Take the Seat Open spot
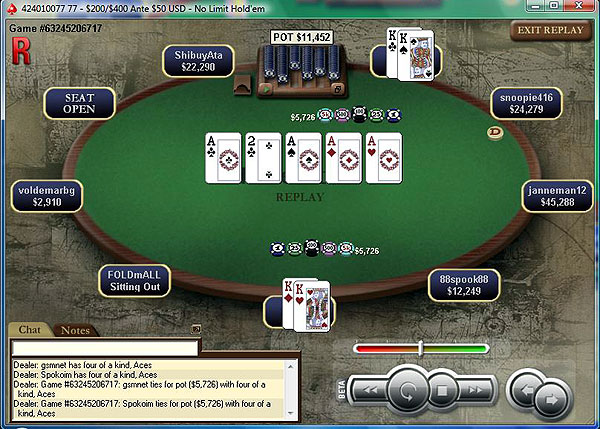 pyautogui.click(x=79, y=103)
